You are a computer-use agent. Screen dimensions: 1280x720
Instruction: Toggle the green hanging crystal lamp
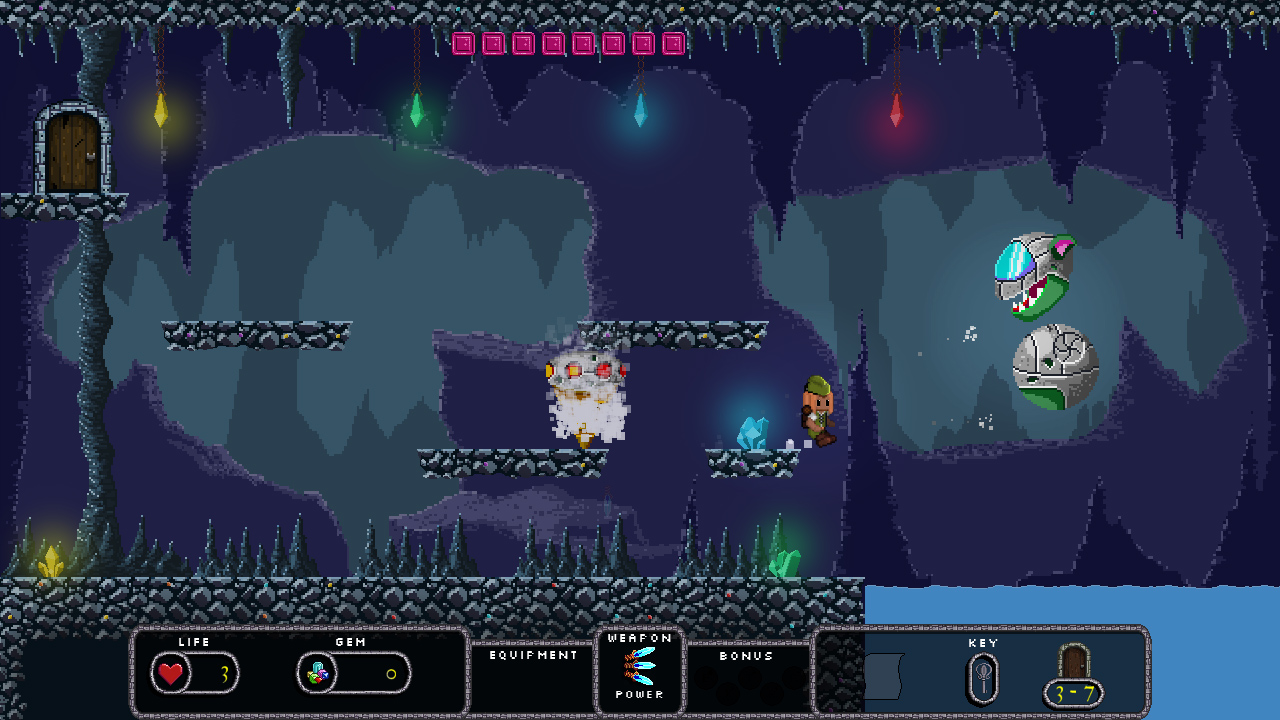point(416,108)
